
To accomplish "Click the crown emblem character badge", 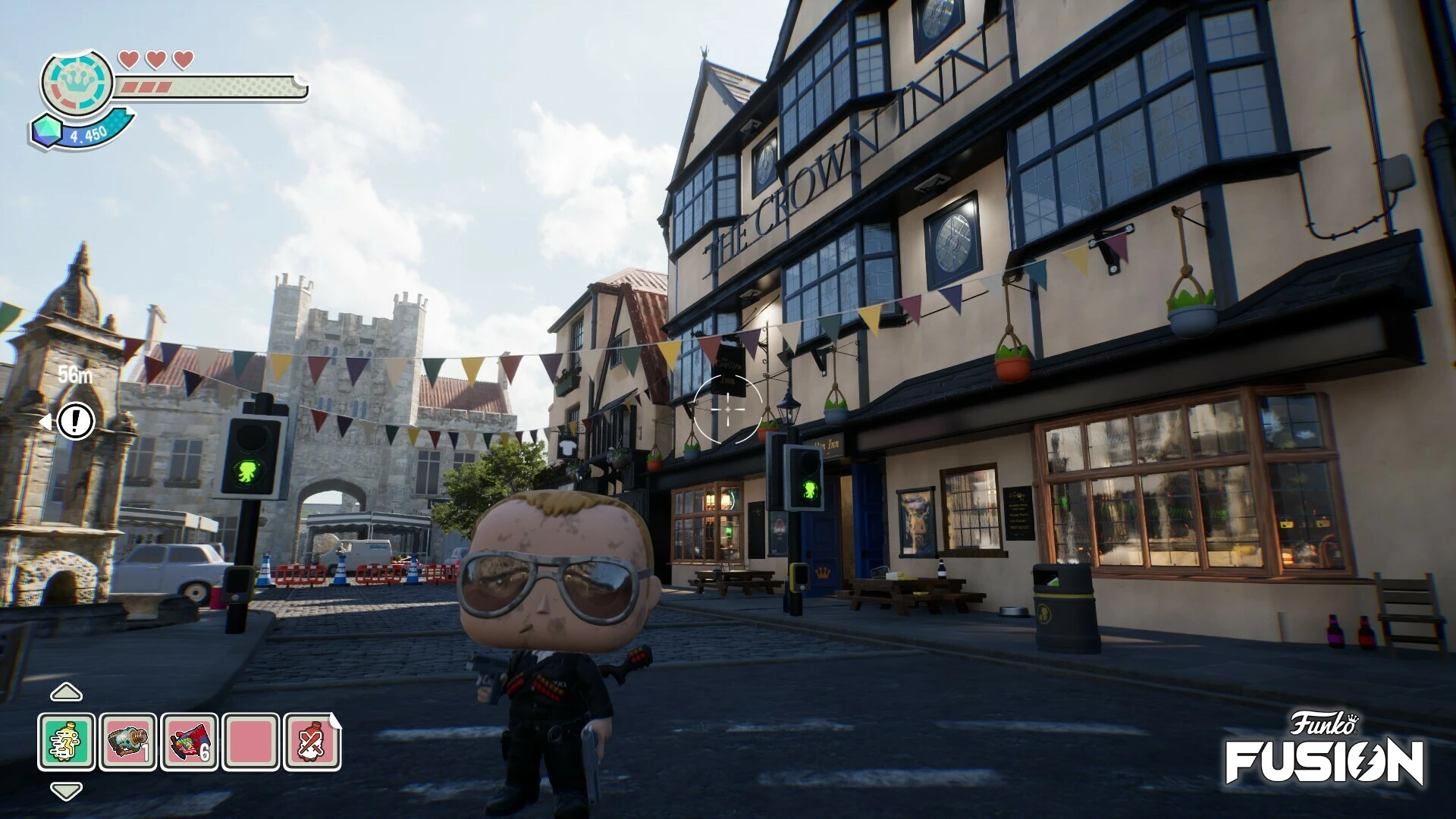I will click(x=77, y=82).
